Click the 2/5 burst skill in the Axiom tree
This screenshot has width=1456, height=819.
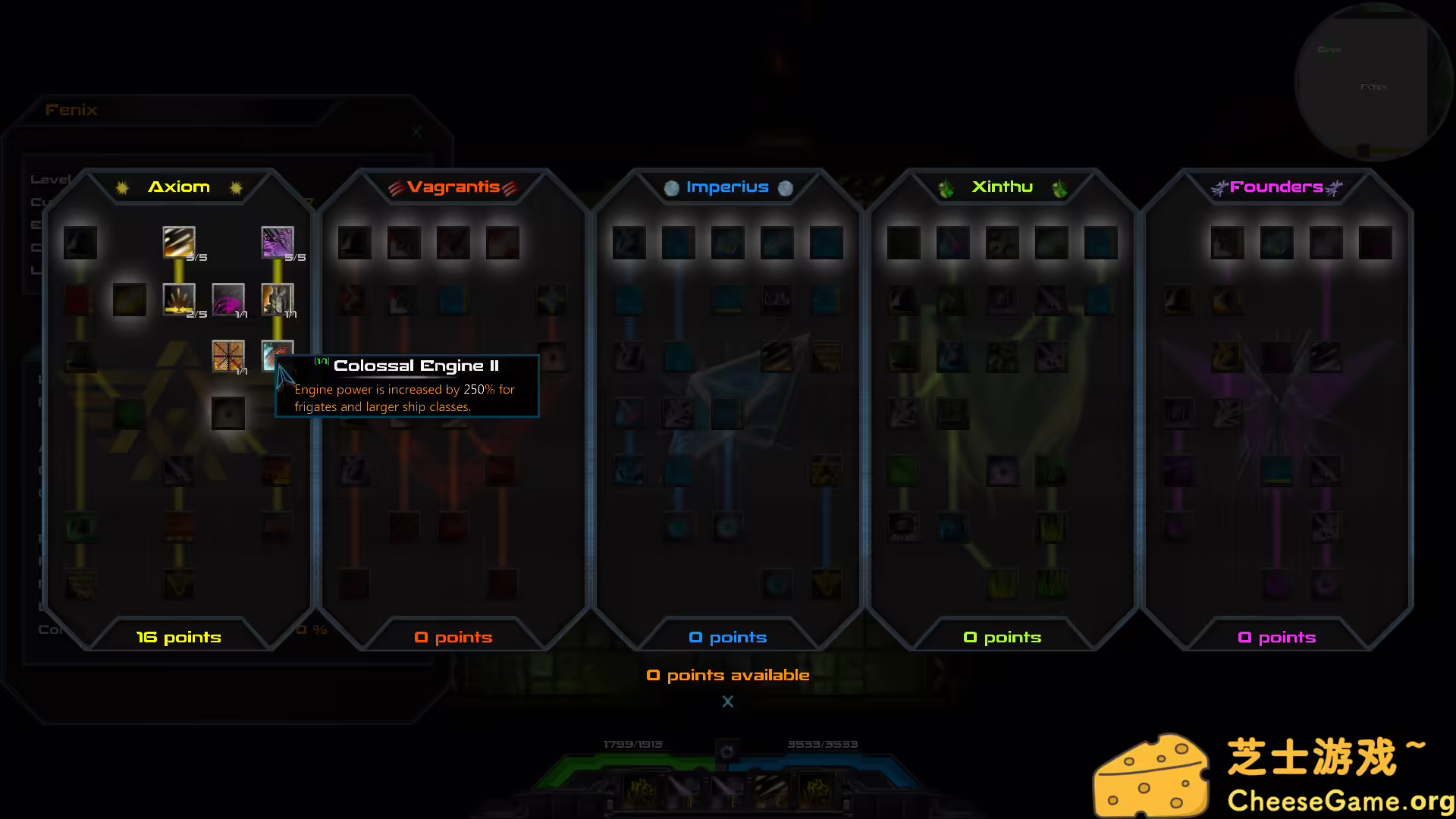pyautogui.click(x=179, y=300)
